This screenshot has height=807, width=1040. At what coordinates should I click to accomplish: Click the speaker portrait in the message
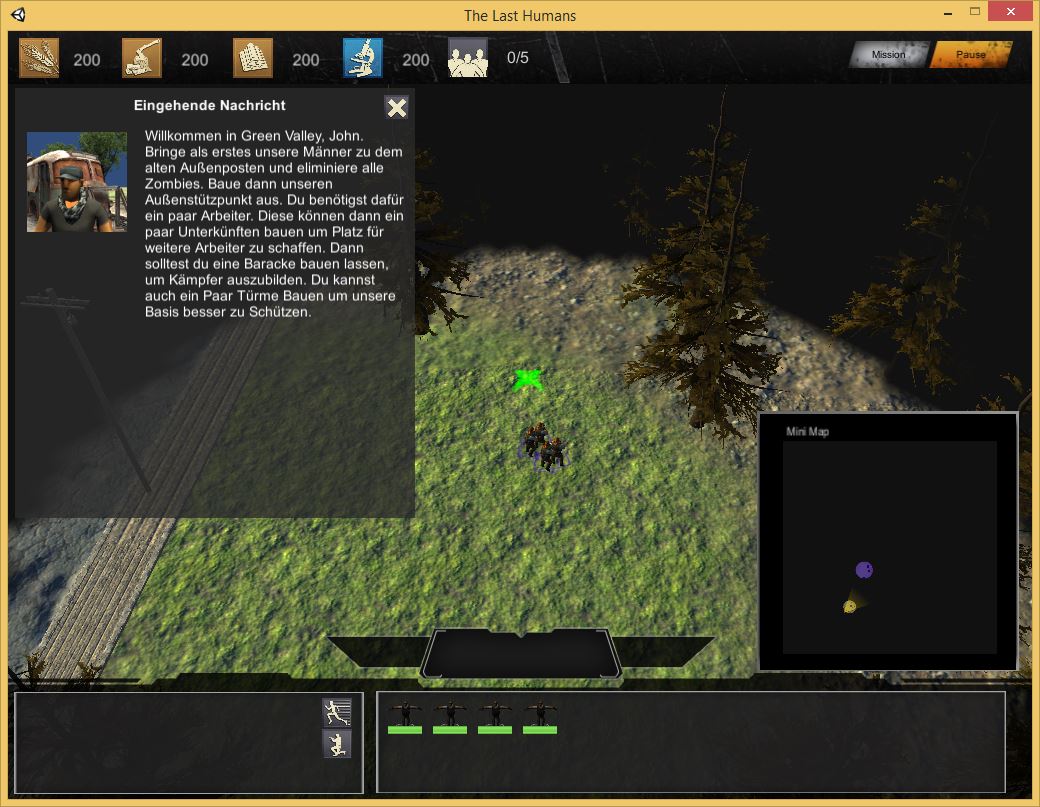[x=77, y=182]
